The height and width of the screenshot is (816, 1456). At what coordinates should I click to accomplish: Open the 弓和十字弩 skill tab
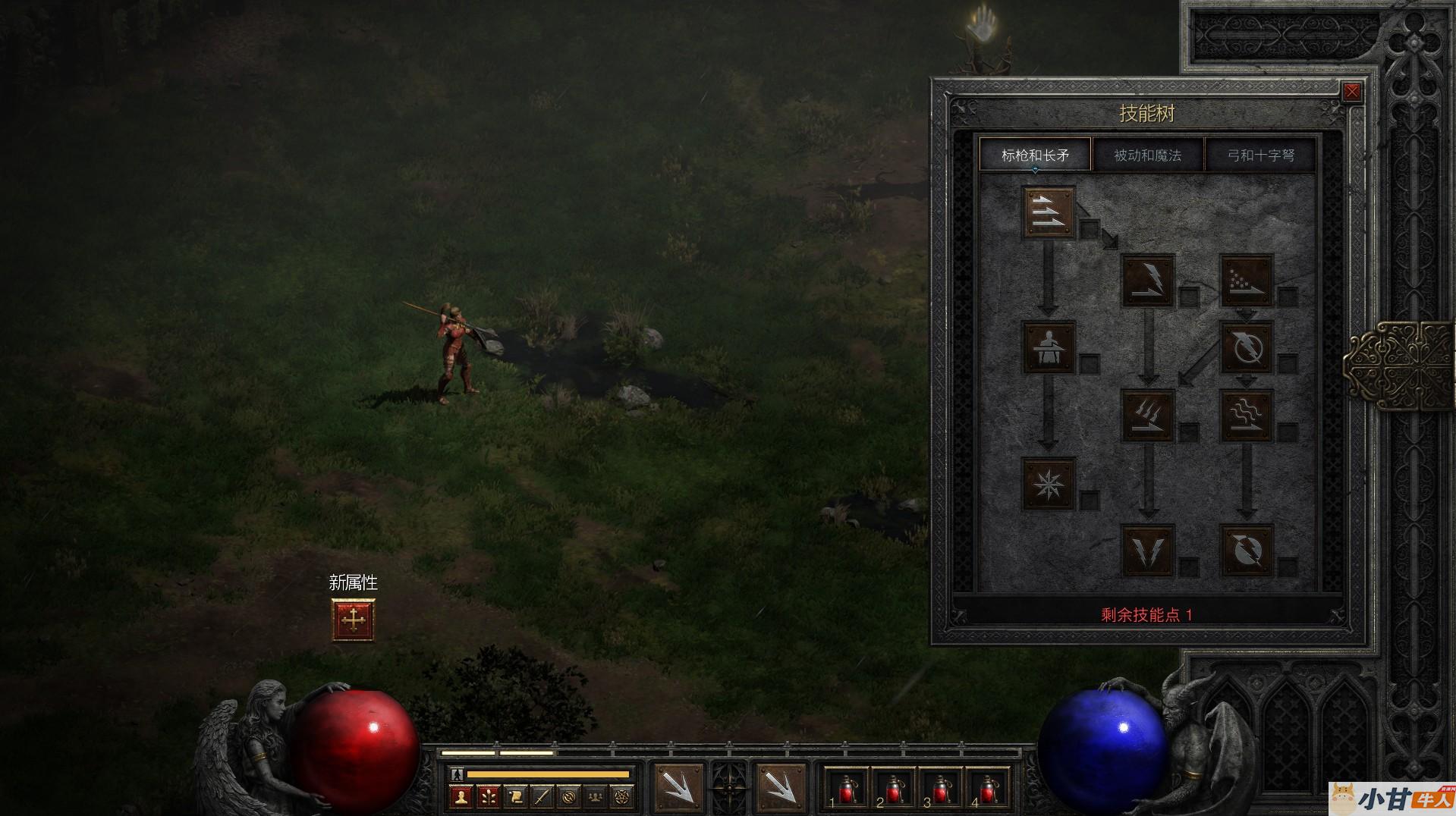1260,155
